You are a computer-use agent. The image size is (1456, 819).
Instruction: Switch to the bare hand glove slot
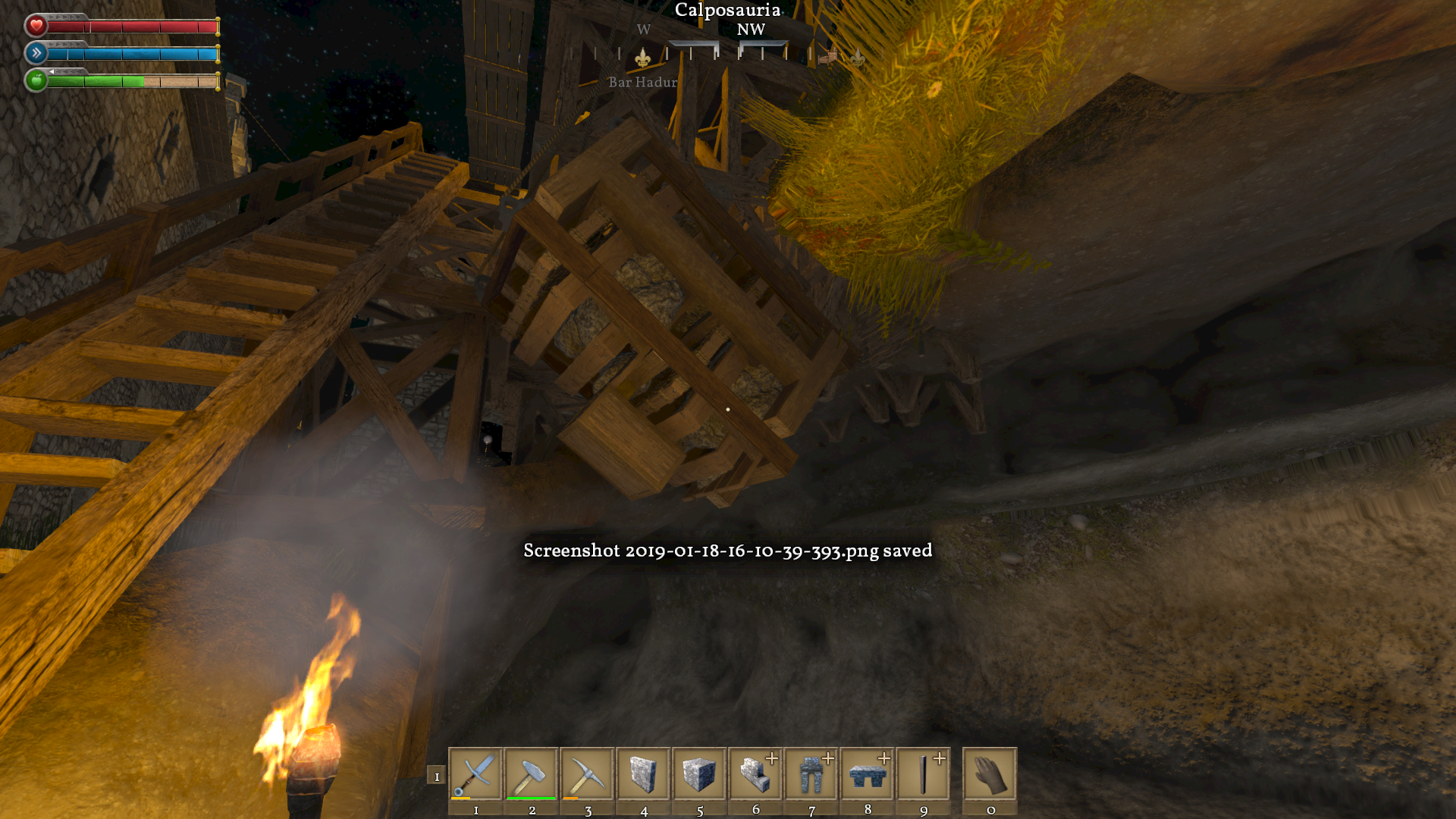[990, 774]
